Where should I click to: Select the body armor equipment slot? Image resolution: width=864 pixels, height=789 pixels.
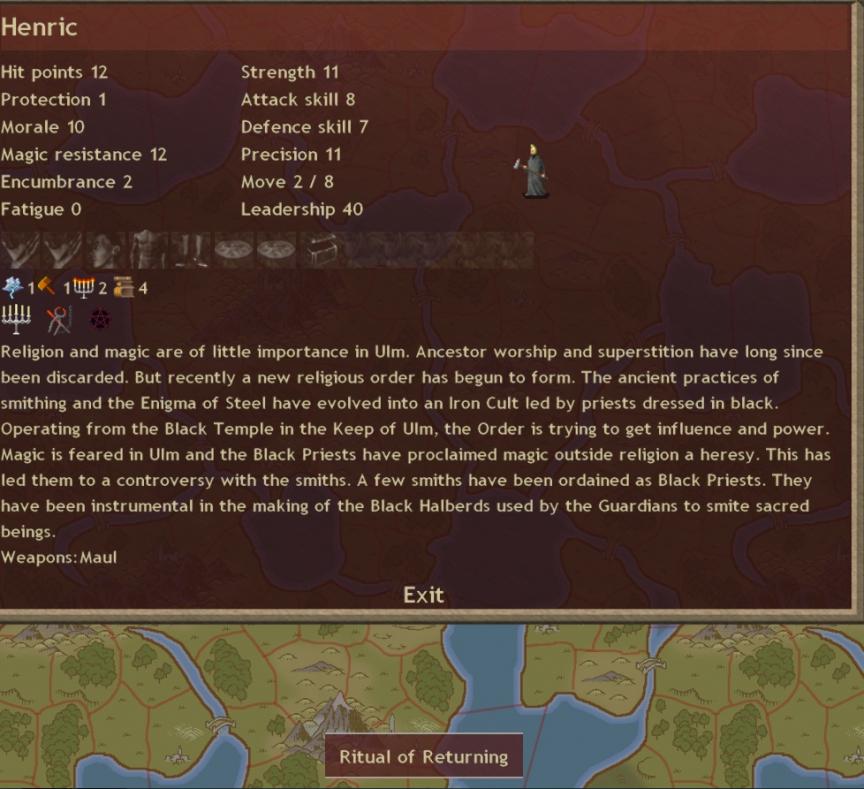(149, 249)
